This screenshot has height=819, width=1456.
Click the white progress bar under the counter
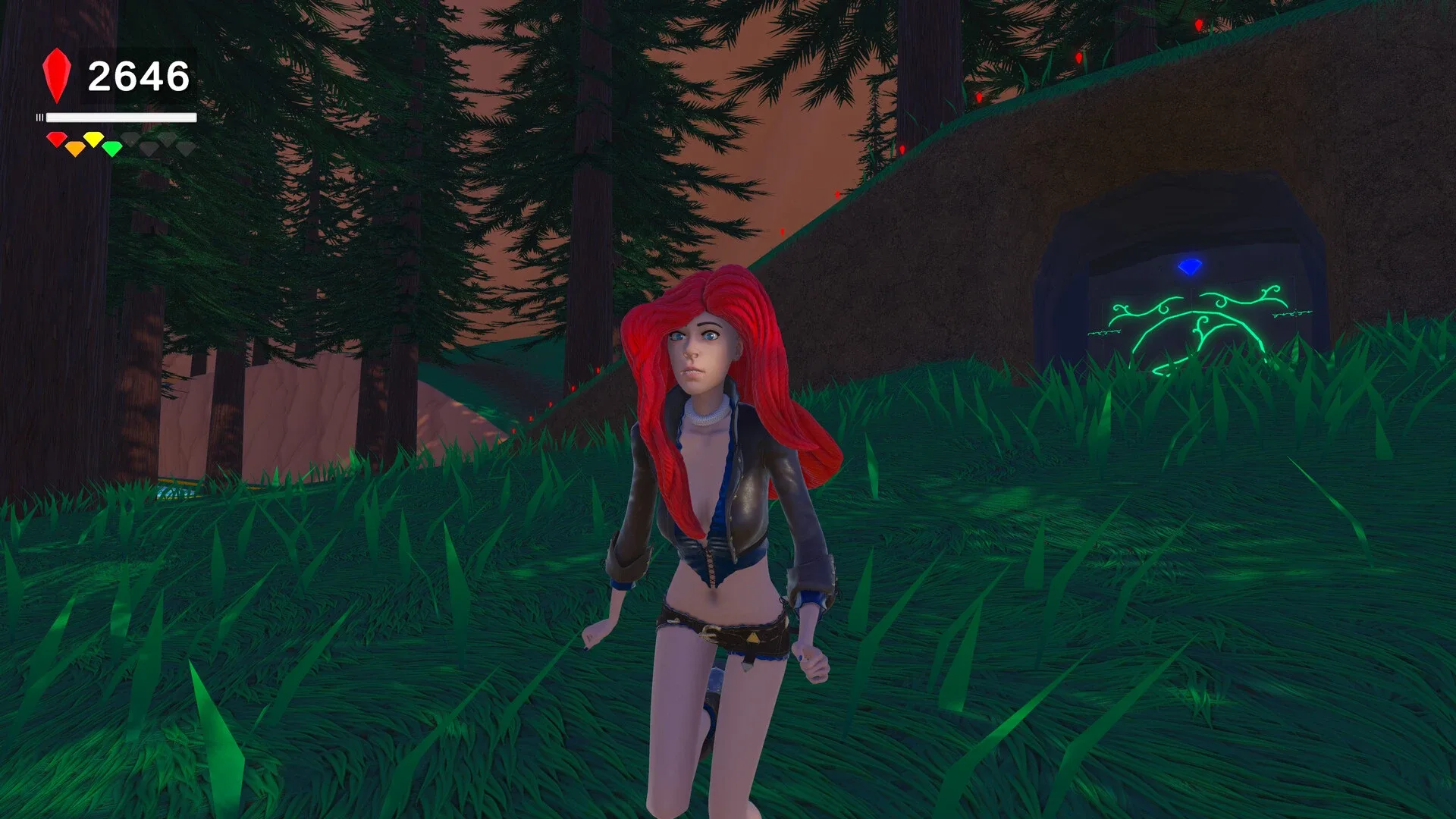(121, 118)
